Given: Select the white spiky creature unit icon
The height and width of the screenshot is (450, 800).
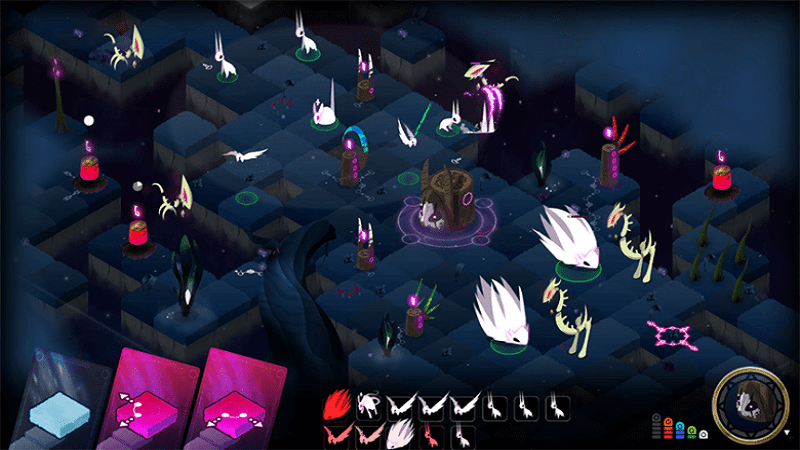Looking at the screenshot, I should click(x=399, y=435).
